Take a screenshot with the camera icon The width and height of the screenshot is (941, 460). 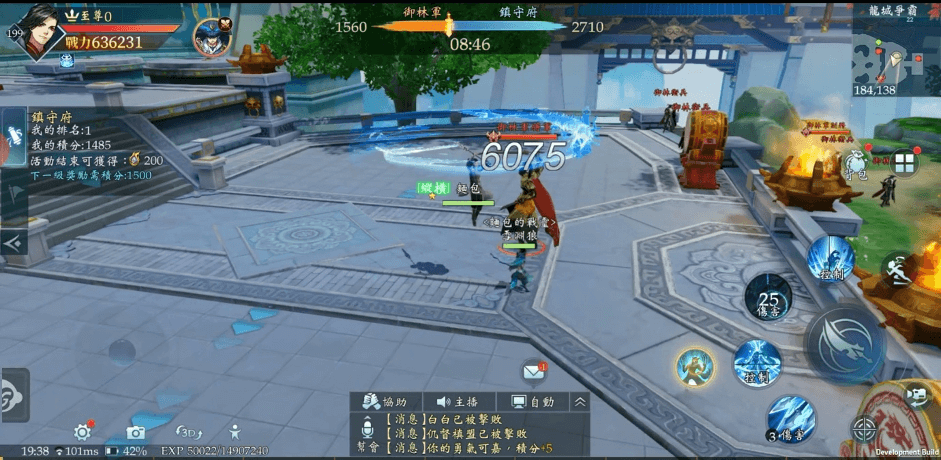(135, 433)
